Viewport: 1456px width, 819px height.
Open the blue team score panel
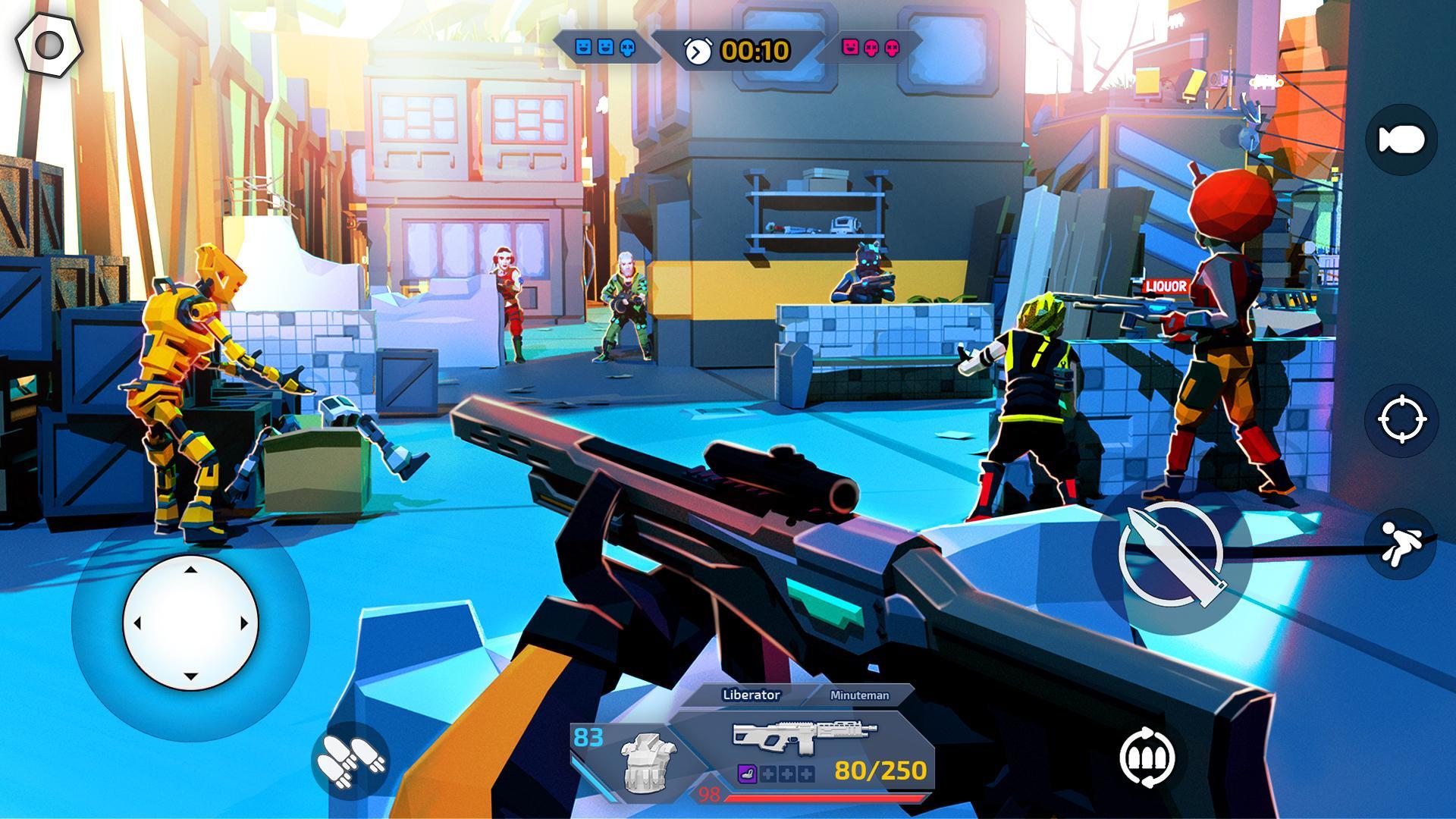click(x=607, y=47)
